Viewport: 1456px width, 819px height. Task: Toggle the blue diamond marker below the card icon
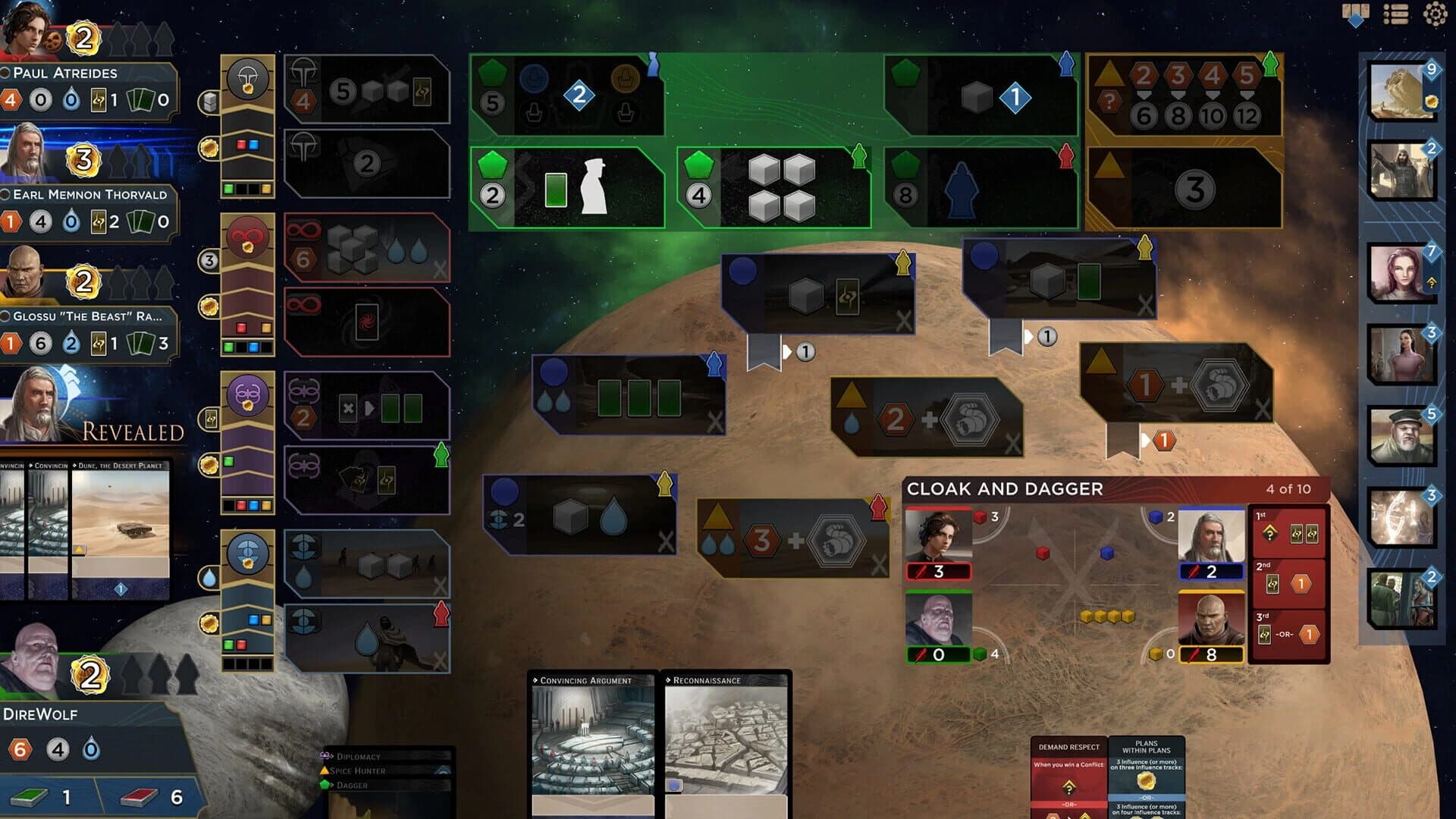click(1354, 21)
